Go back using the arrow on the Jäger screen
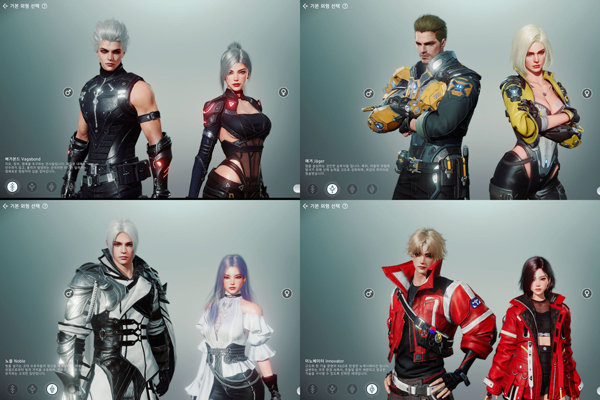The image size is (600, 400). pyautogui.click(x=304, y=6)
